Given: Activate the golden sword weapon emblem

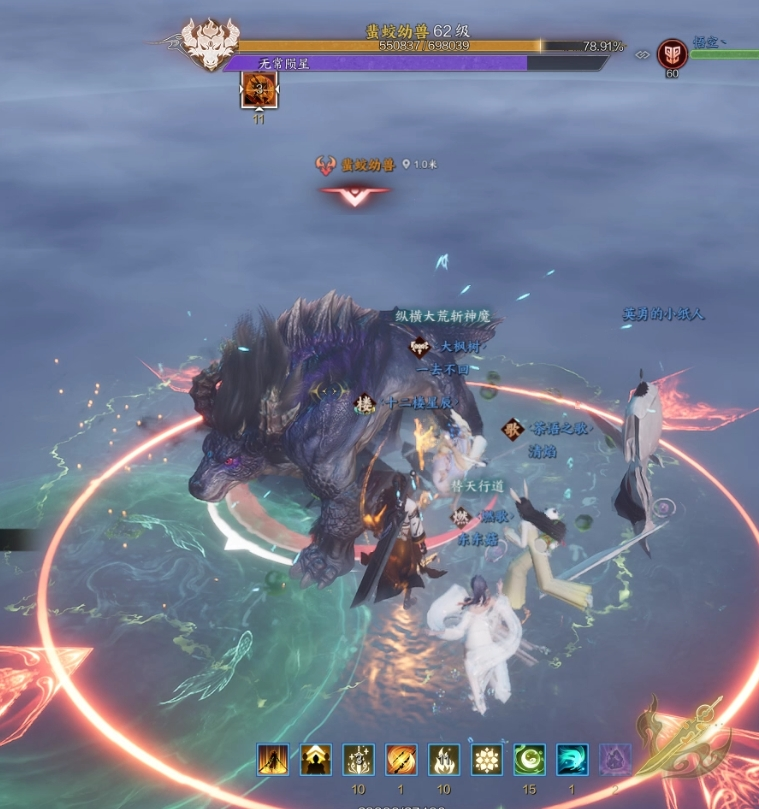Looking at the screenshot, I should 691,740.
